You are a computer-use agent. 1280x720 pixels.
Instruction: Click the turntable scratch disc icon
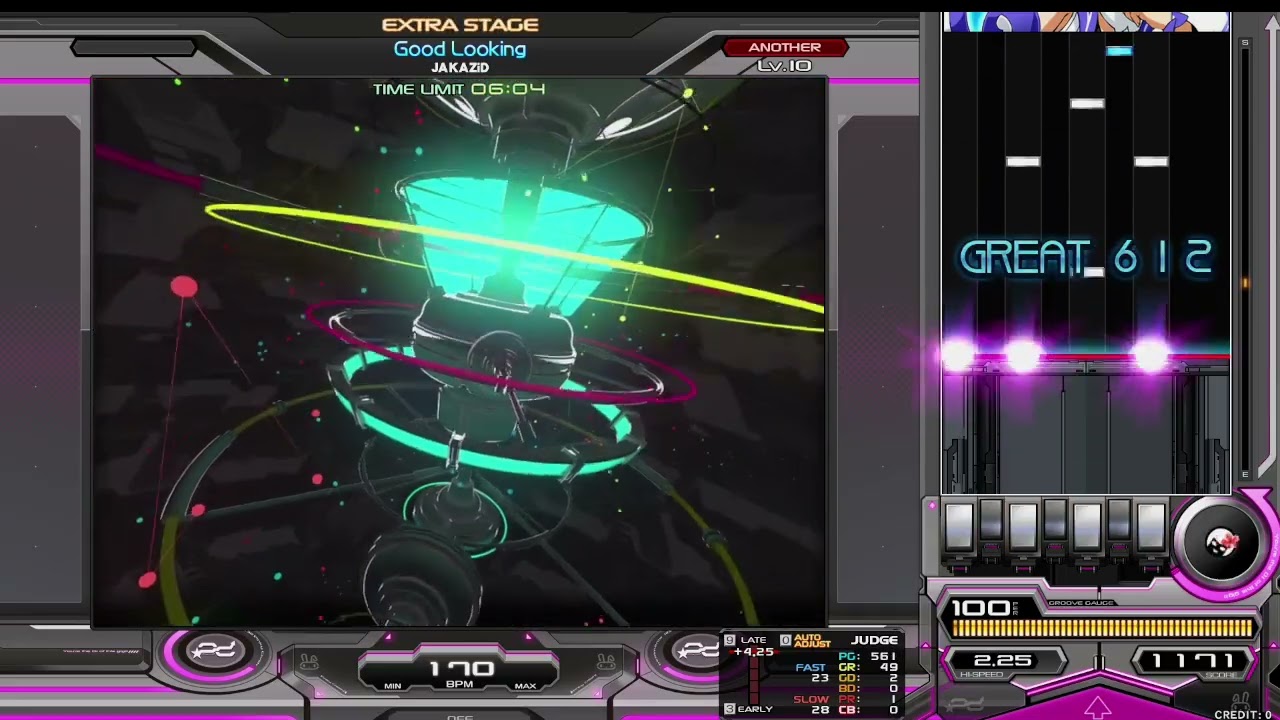(1220, 540)
